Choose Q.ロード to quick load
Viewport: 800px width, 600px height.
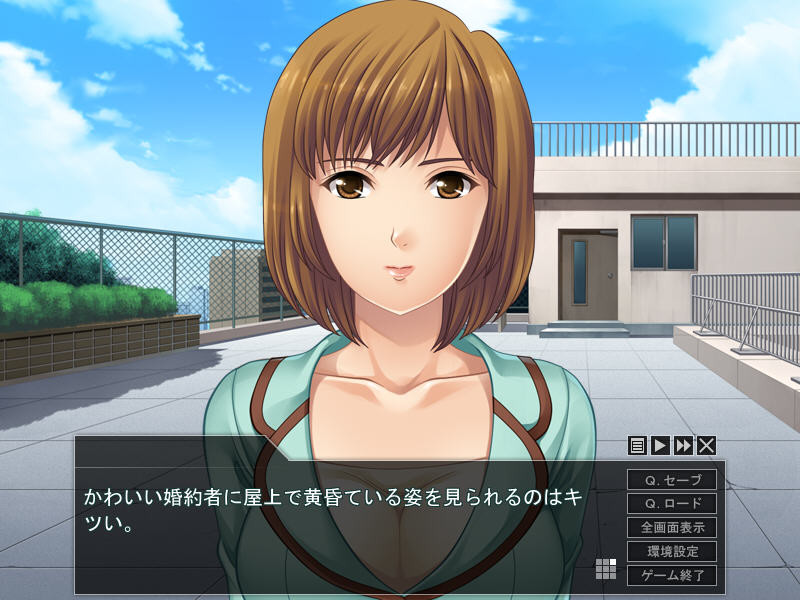tap(672, 504)
